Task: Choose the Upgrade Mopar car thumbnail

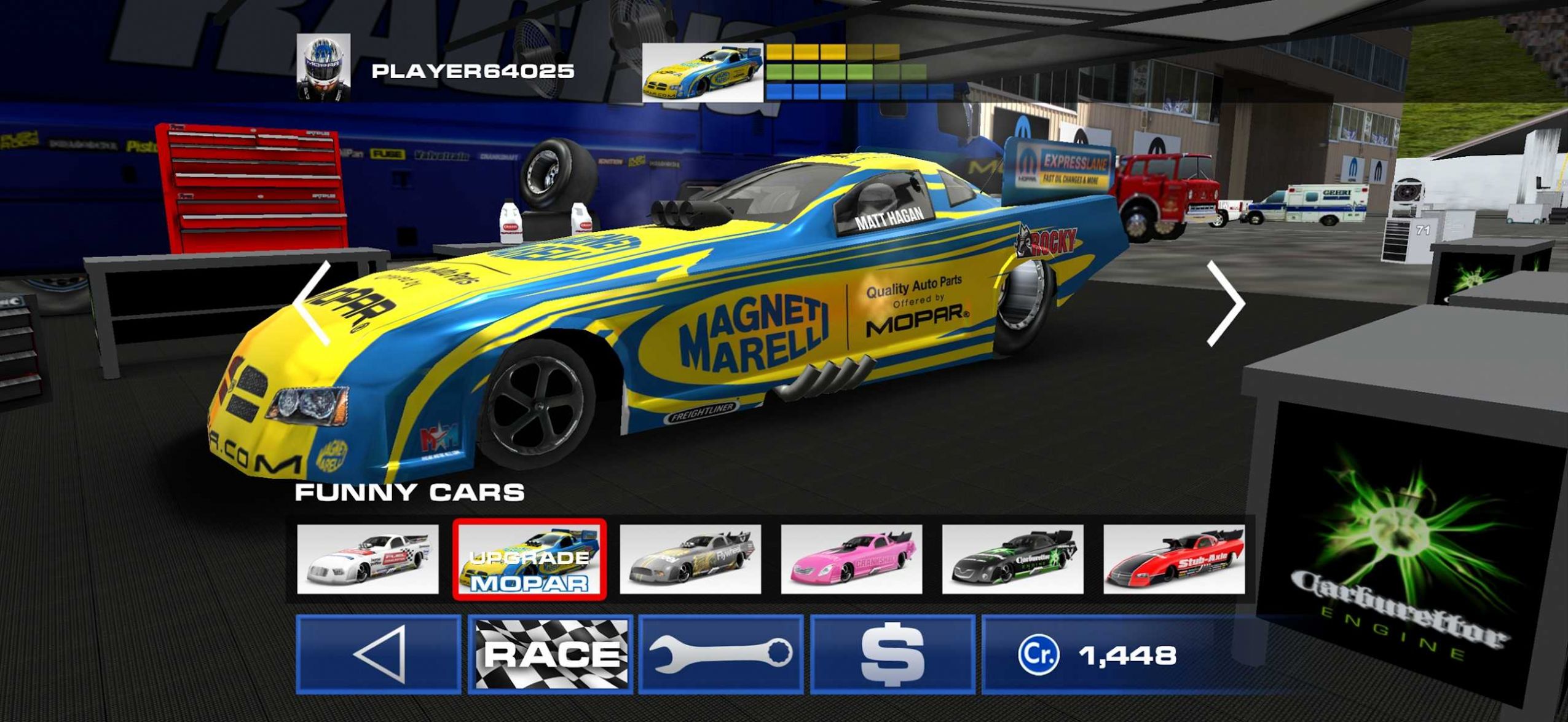Action: tap(529, 559)
